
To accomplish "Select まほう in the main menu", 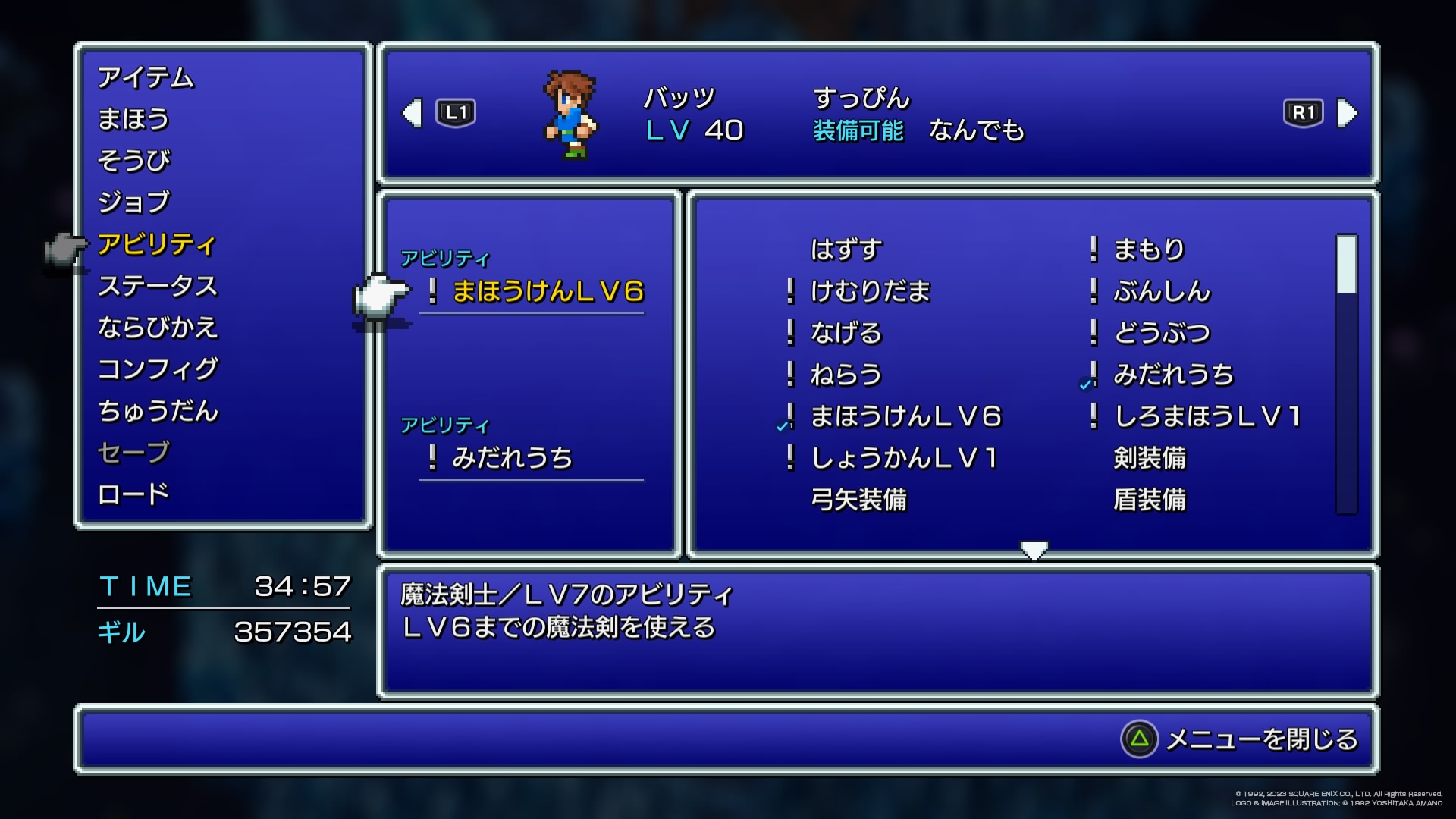I will pos(133,120).
